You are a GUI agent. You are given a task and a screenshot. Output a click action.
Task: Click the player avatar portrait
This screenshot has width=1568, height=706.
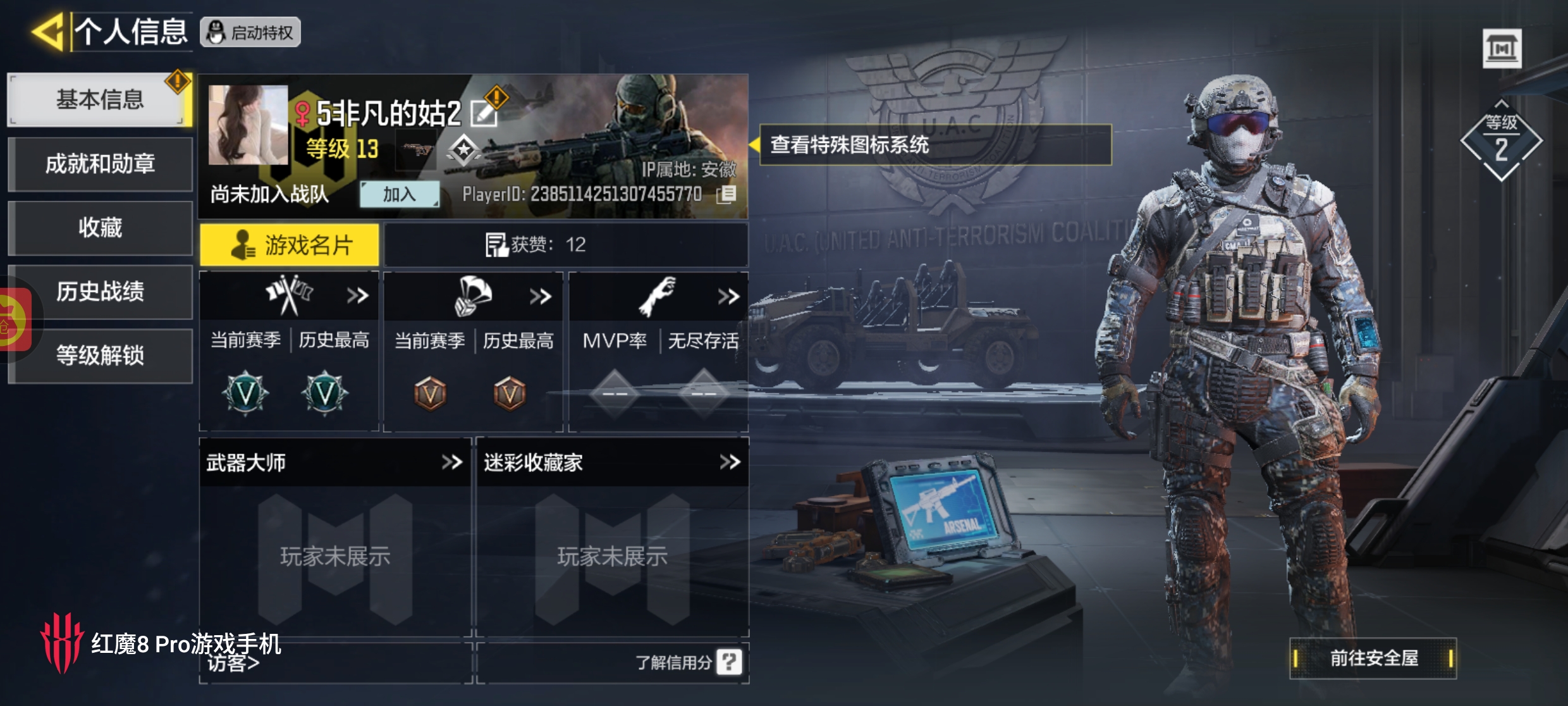coord(248,125)
